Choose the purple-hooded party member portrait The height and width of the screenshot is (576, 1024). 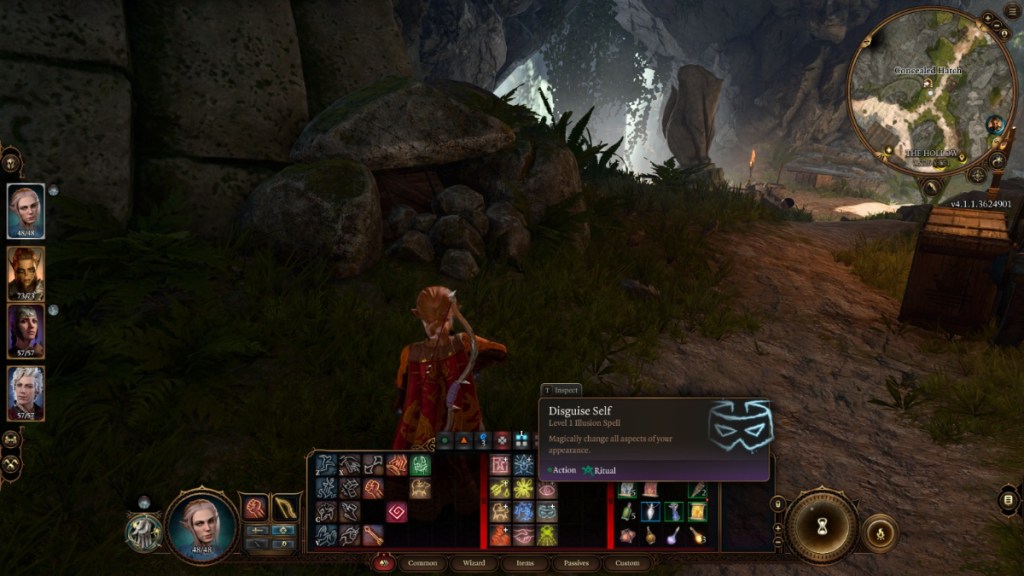click(x=26, y=332)
